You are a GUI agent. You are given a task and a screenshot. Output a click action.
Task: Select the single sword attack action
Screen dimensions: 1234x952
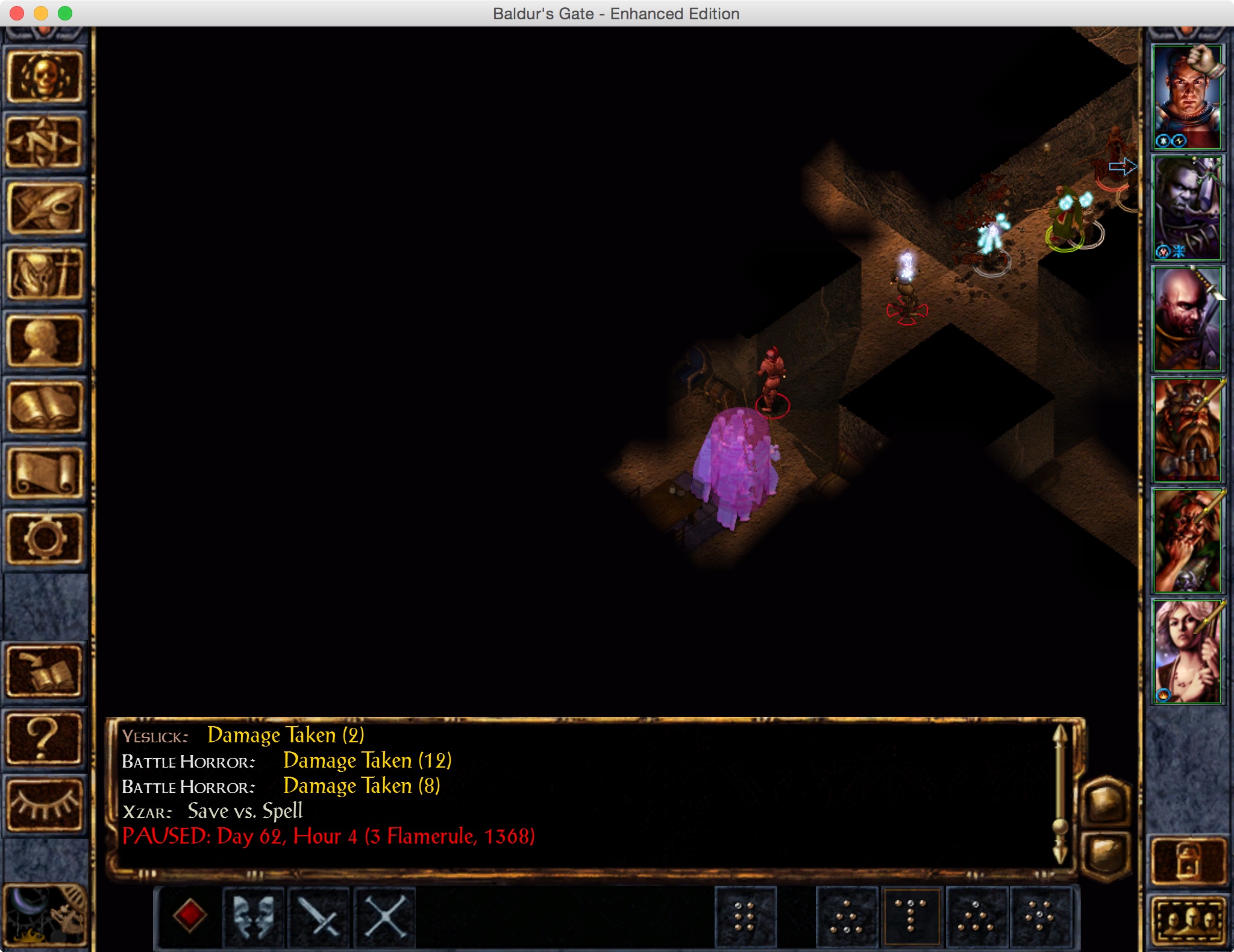pyautogui.click(x=319, y=917)
